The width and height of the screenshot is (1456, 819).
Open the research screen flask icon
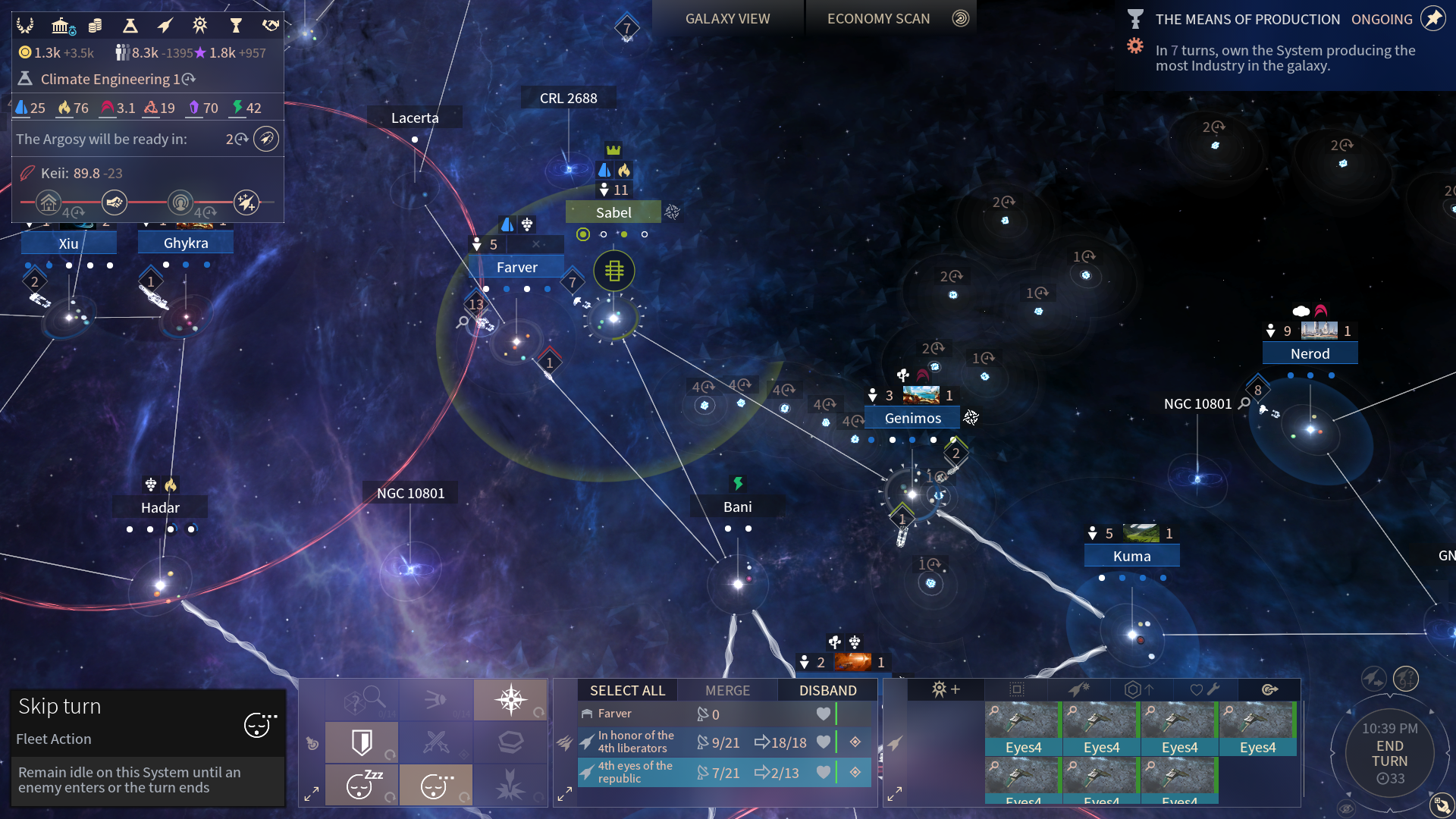click(130, 27)
